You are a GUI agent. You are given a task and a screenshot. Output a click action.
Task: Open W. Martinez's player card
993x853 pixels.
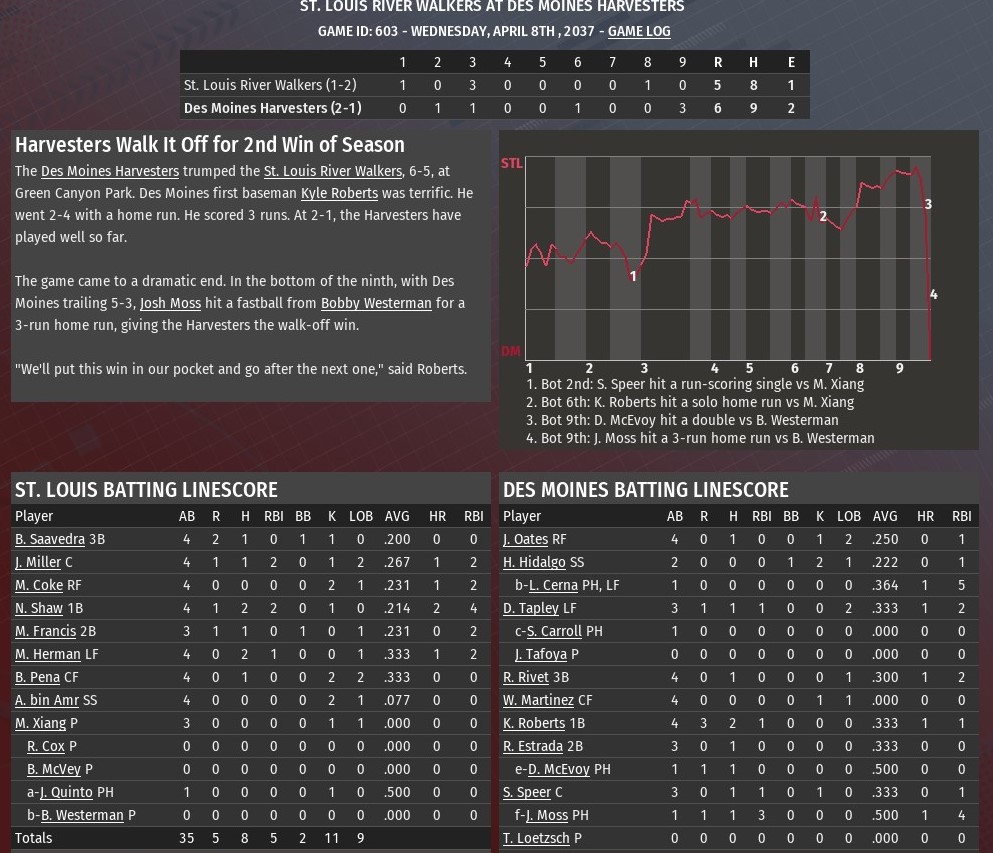(x=538, y=700)
